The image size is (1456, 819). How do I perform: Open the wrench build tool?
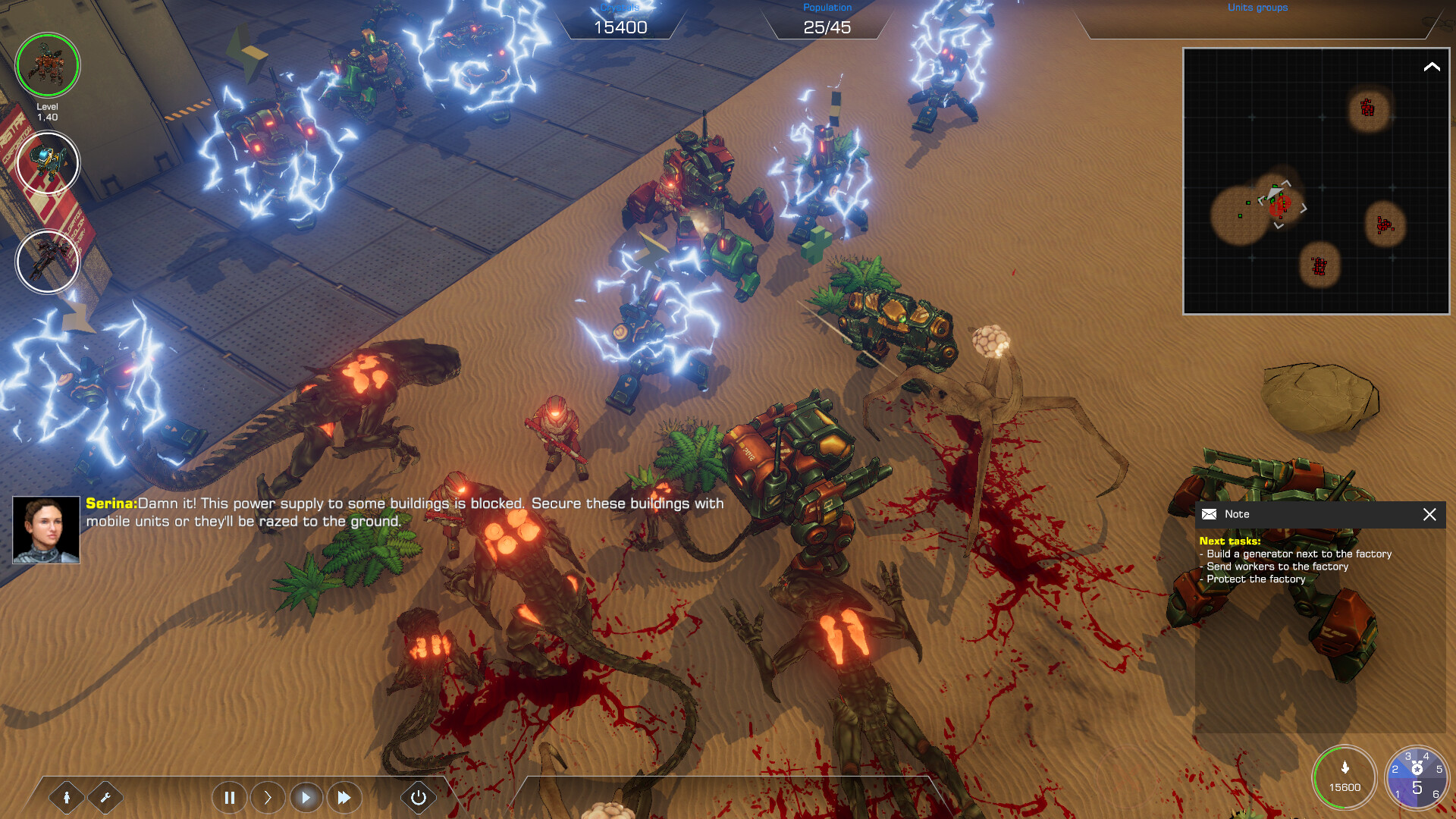click(106, 797)
